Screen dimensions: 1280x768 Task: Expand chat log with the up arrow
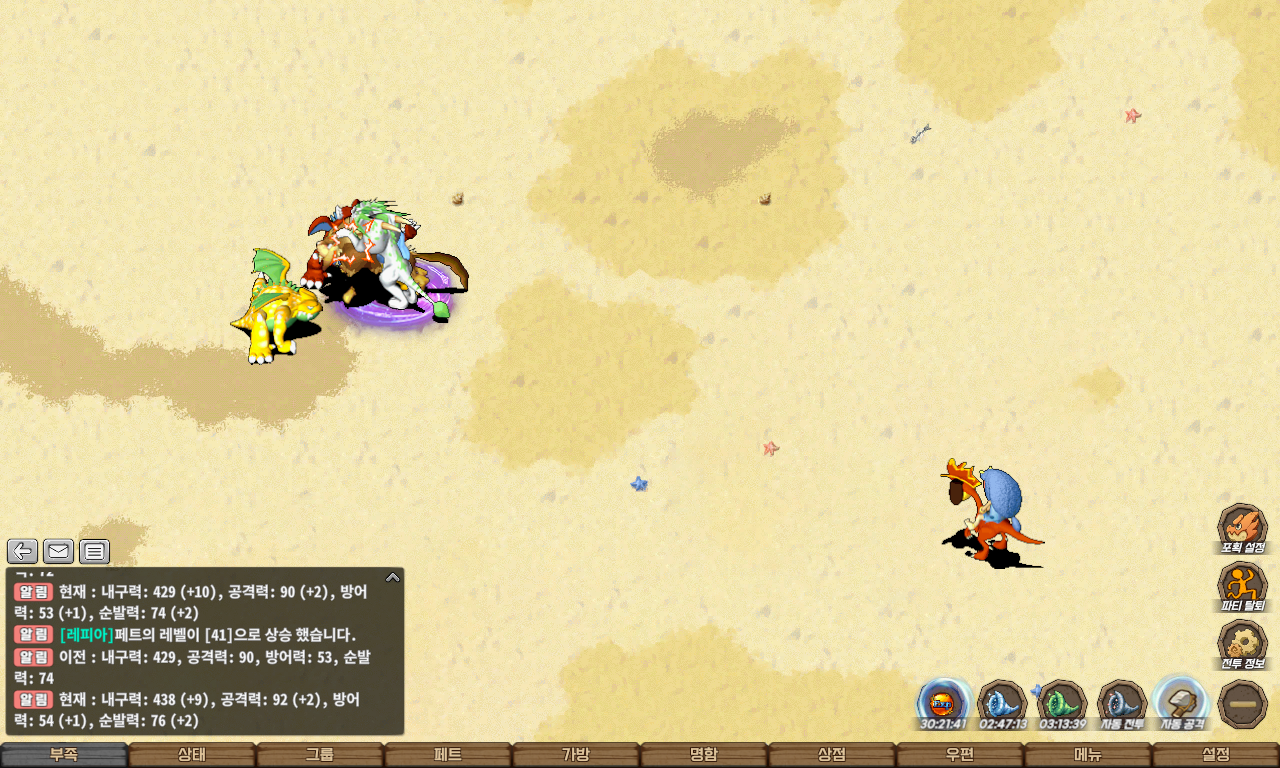(392, 577)
